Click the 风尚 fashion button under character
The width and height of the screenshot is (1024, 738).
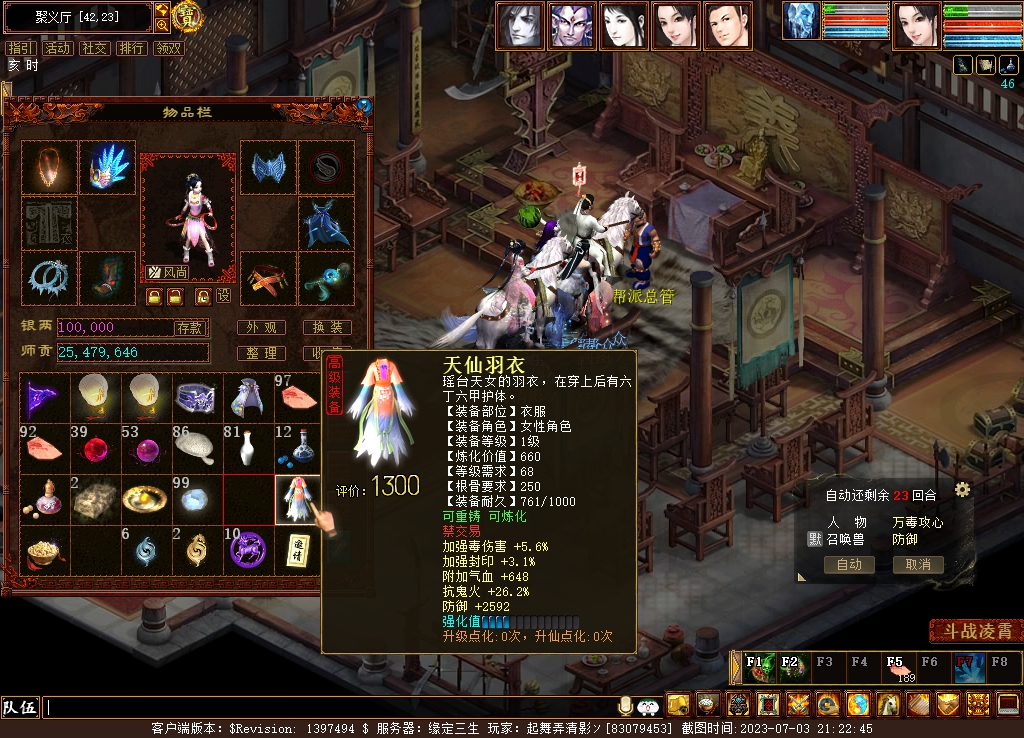click(169, 272)
